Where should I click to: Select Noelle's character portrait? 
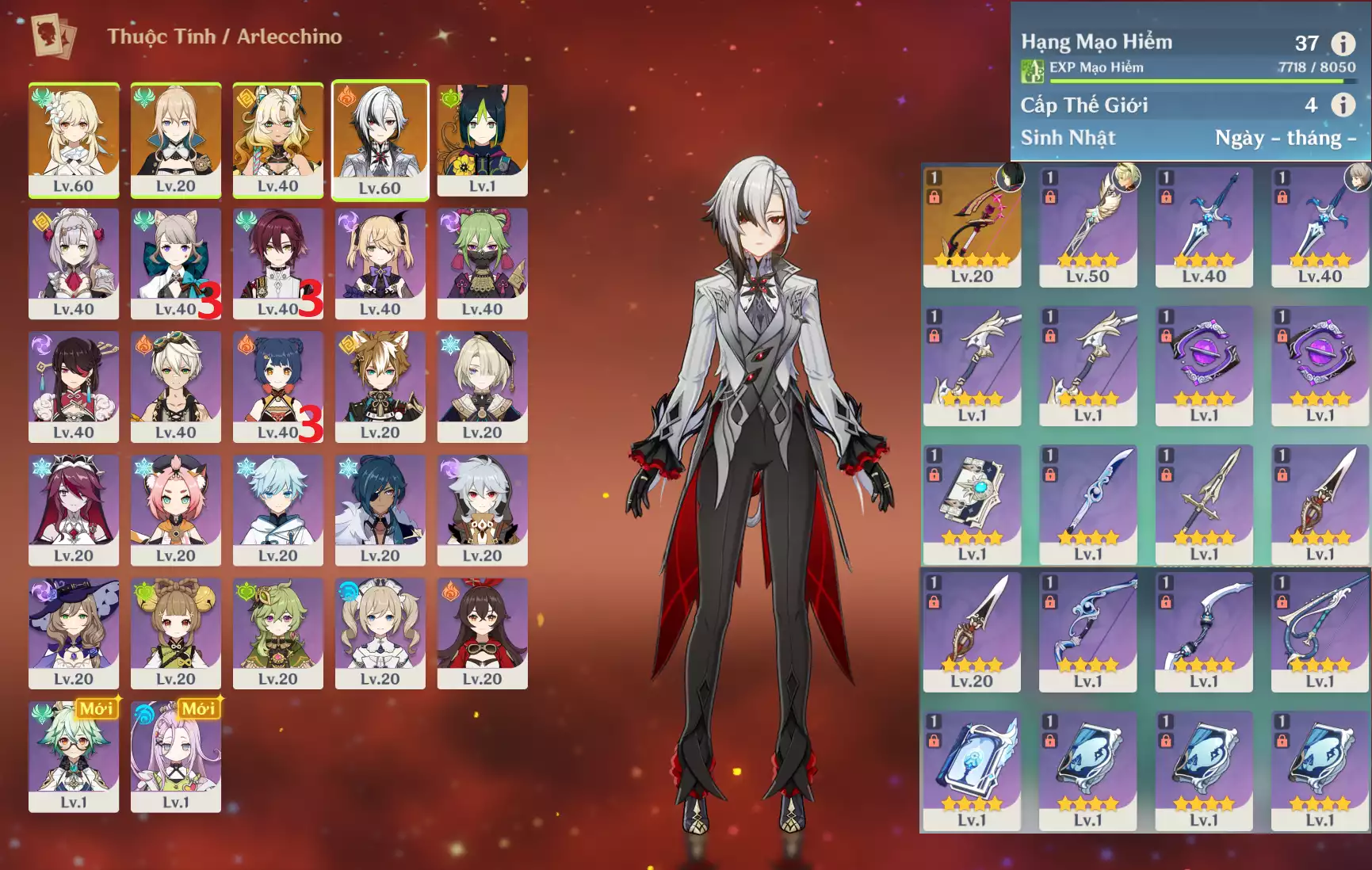[x=74, y=262]
